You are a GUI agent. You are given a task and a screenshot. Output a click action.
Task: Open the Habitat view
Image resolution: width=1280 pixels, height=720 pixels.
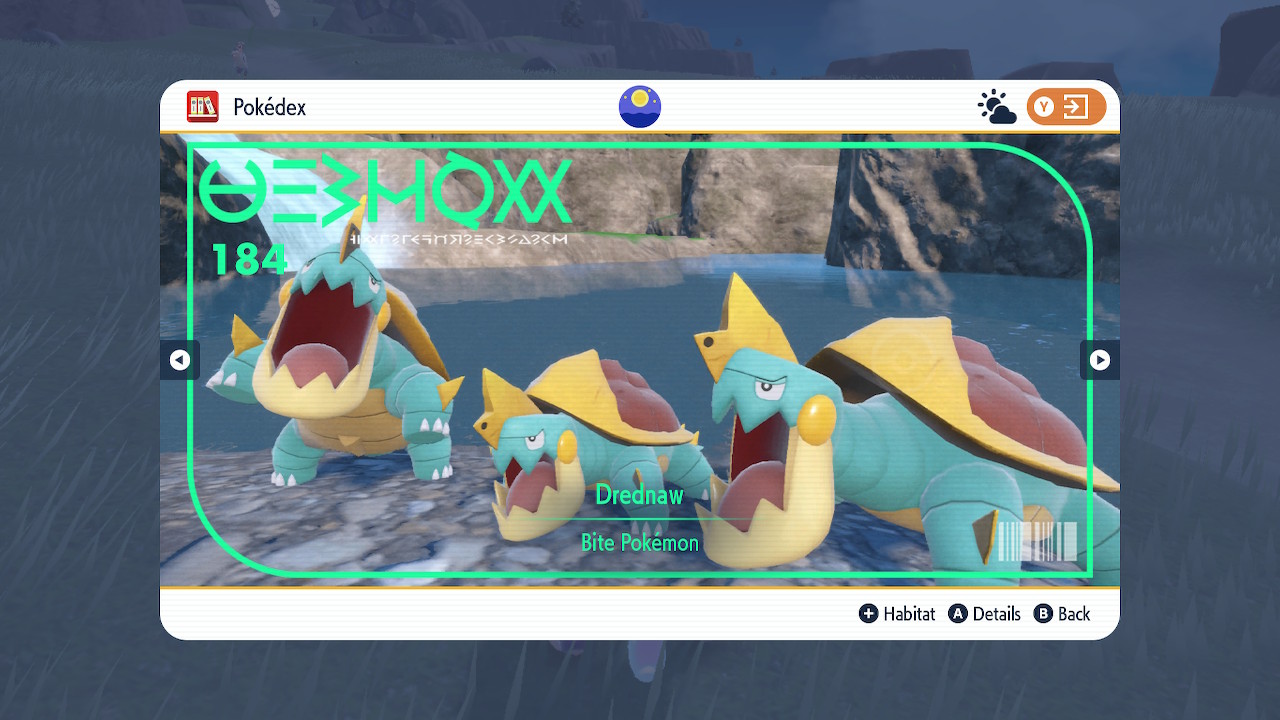pos(897,614)
